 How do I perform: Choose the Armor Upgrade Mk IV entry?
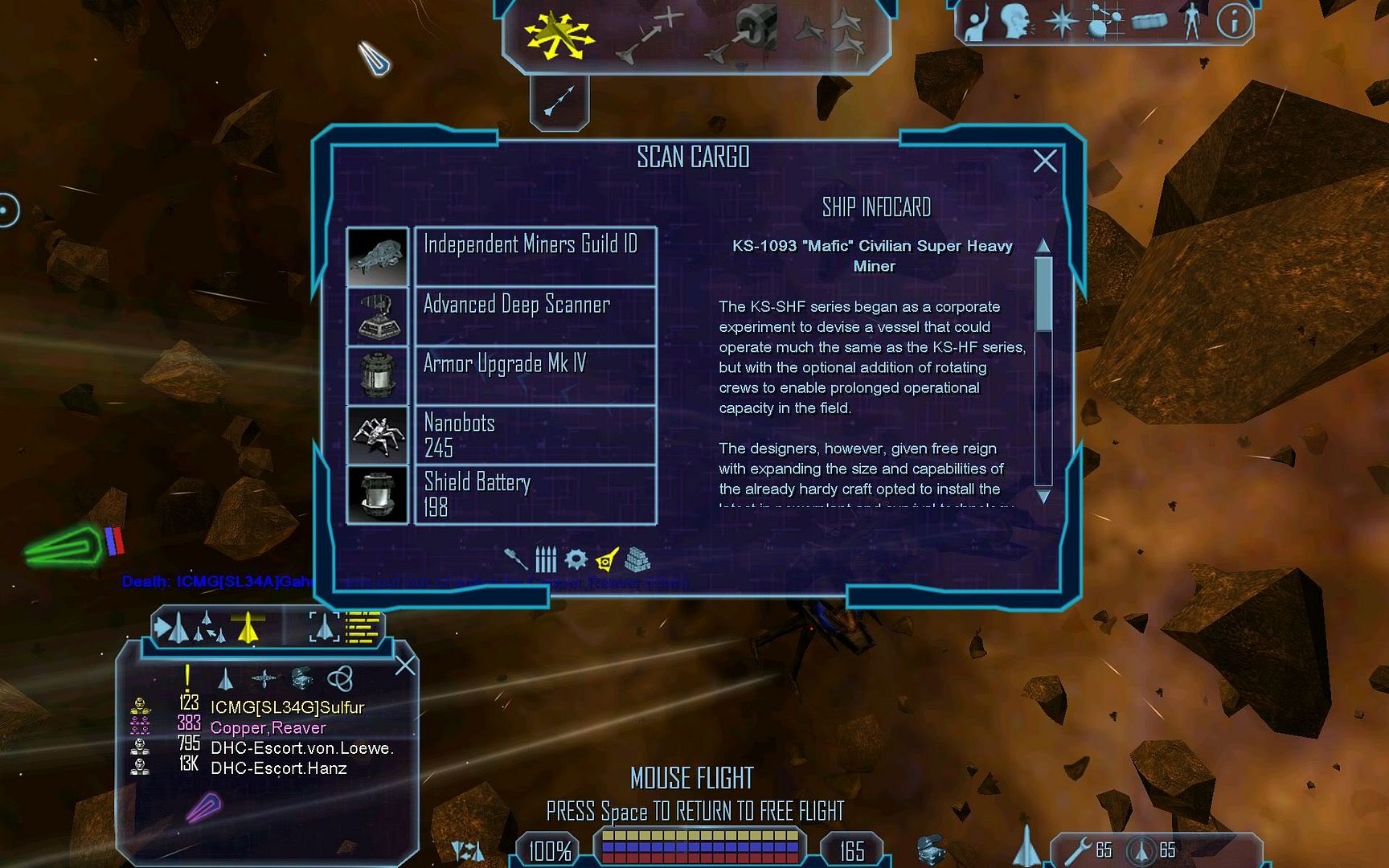535,375
